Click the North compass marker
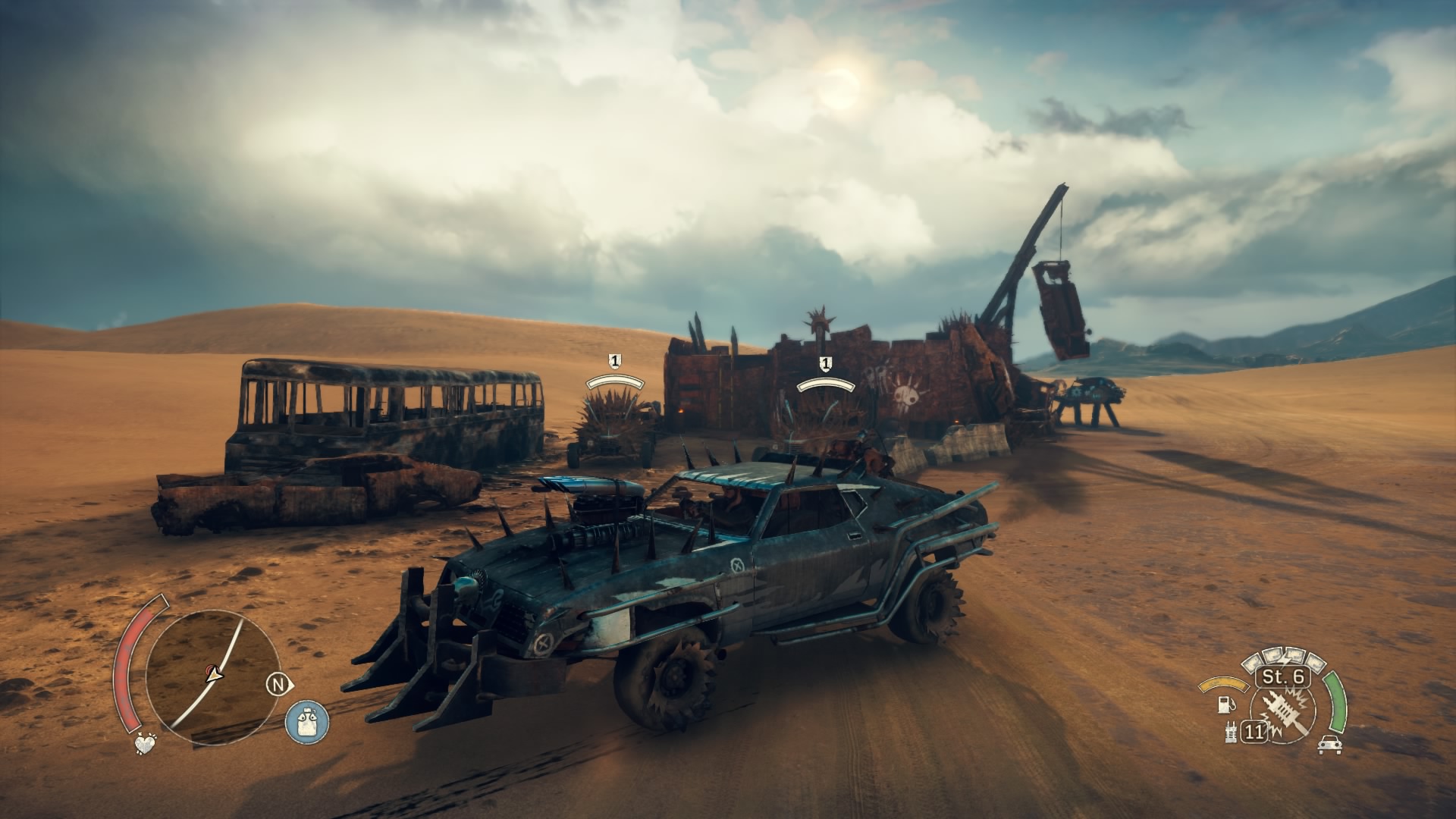The height and width of the screenshot is (819, 1456). pos(279,684)
